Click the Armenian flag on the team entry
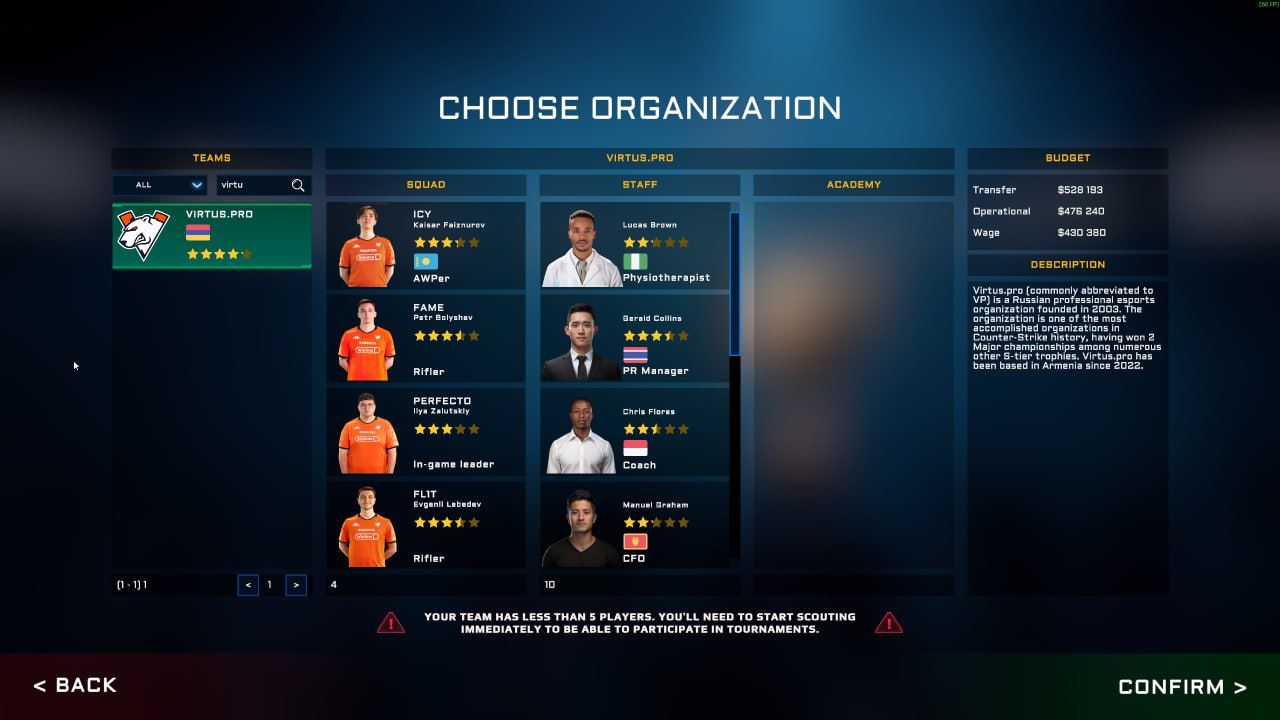This screenshot has height=720, width=1280. click(198, 232)
